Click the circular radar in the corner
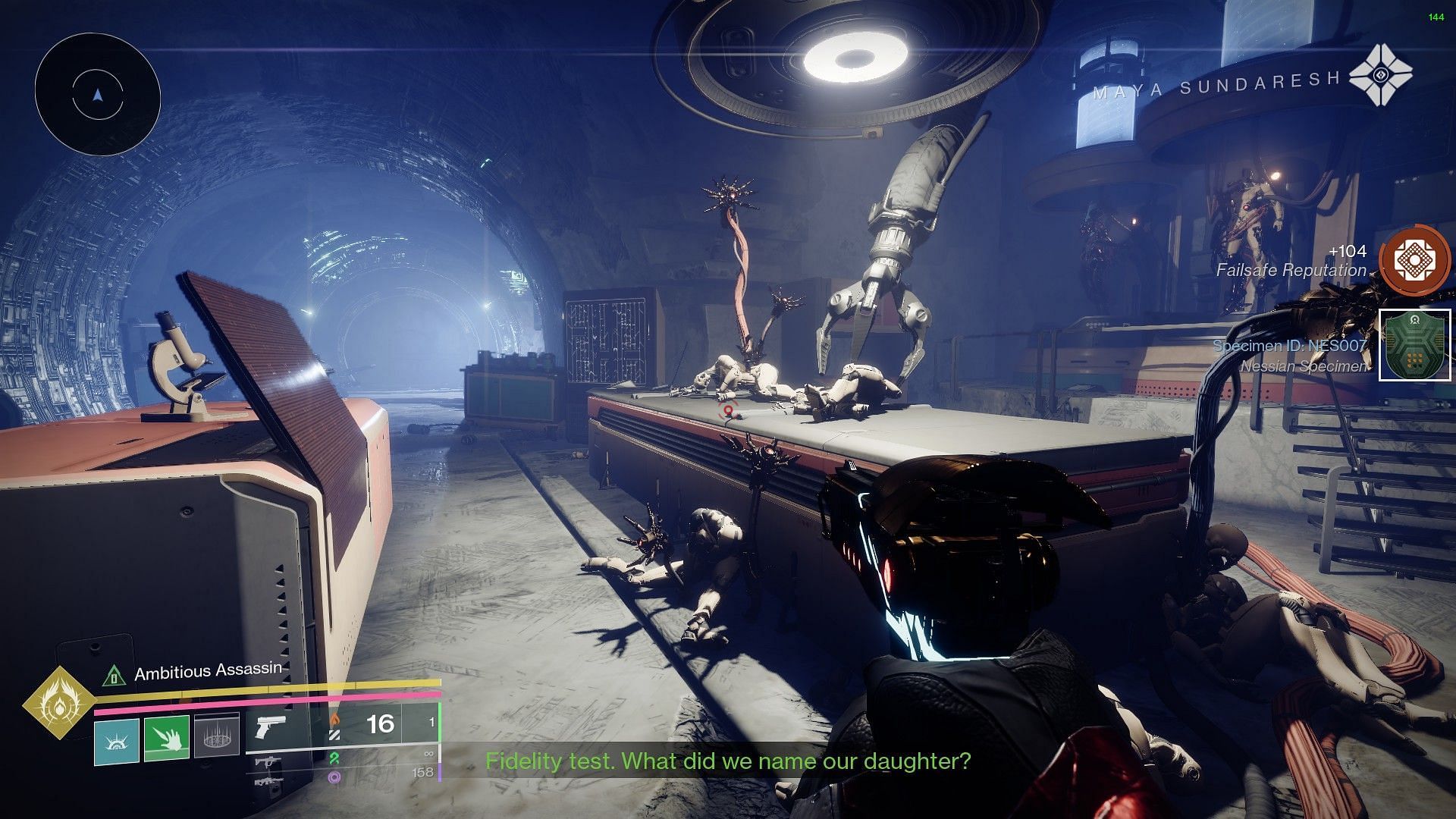1456x819 pixels. pyautogui.click(x=97, y=95)
